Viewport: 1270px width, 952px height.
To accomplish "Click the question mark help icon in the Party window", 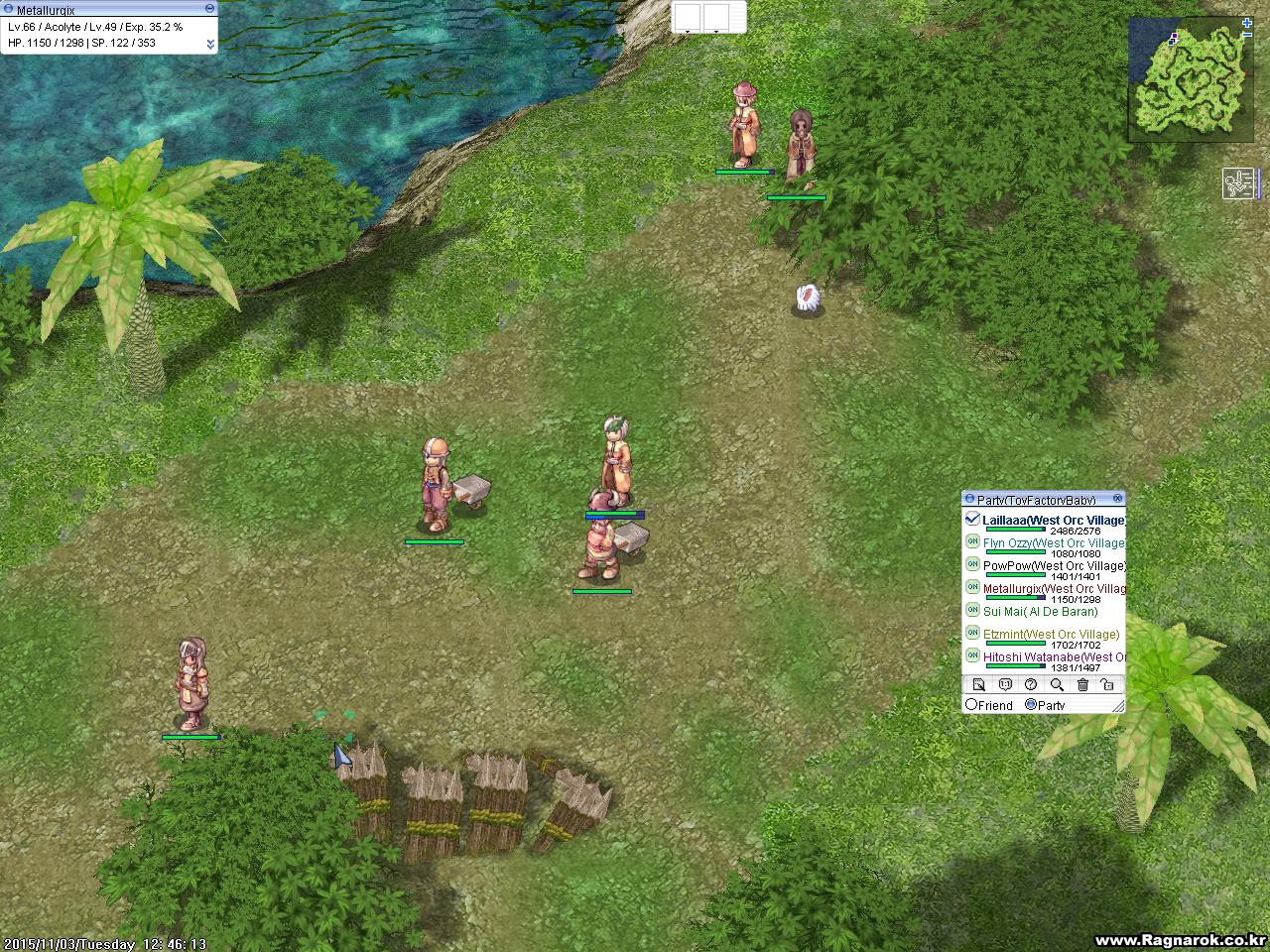I will (x=1029, y=684).
